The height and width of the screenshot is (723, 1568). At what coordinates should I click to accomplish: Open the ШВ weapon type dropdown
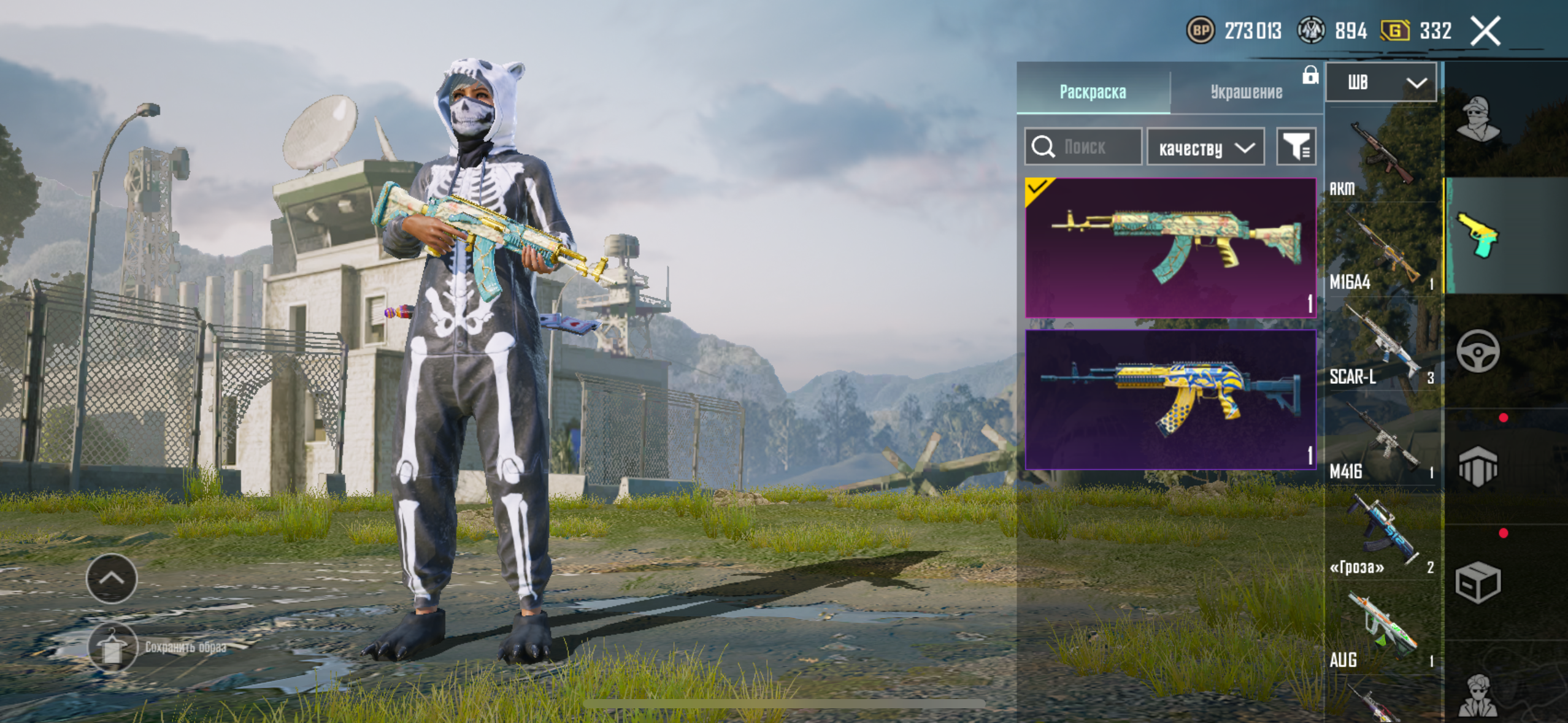click(x=1380, y=83)
